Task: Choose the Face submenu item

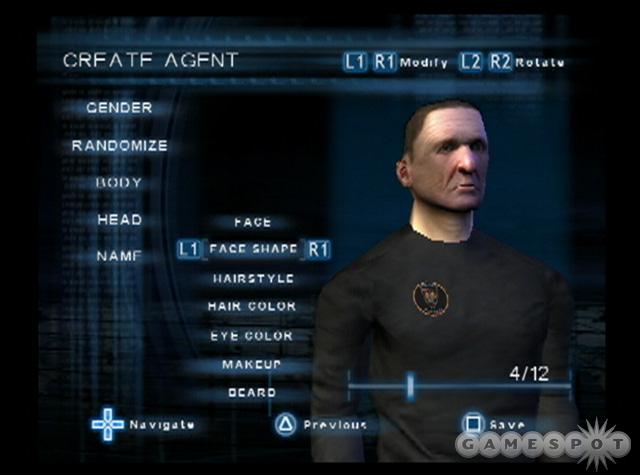Action: tap(252, 222)
